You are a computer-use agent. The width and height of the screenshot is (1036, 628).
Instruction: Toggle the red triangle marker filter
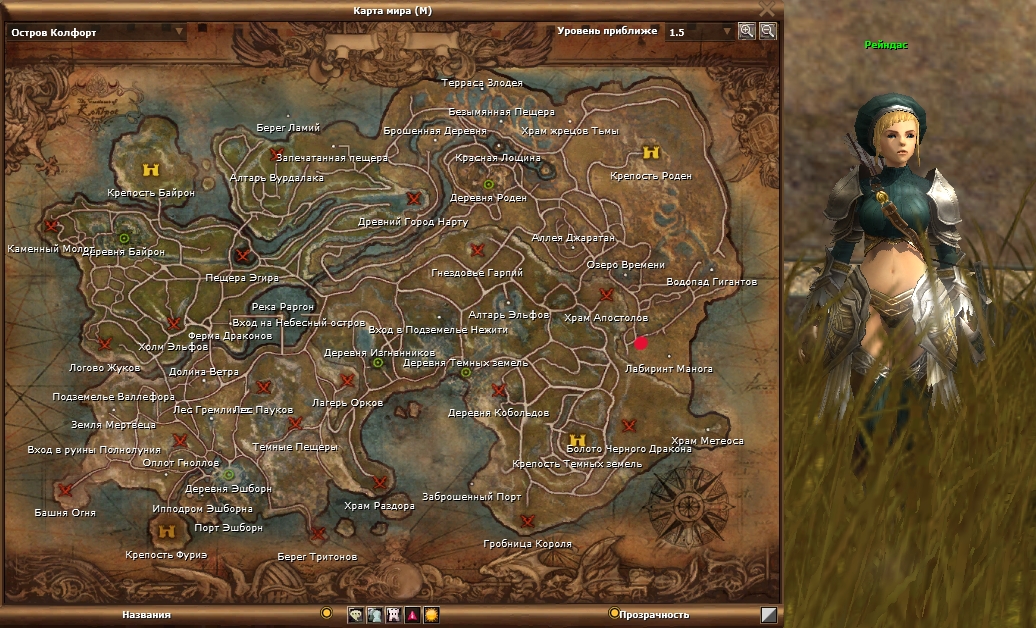pos(412,615)
